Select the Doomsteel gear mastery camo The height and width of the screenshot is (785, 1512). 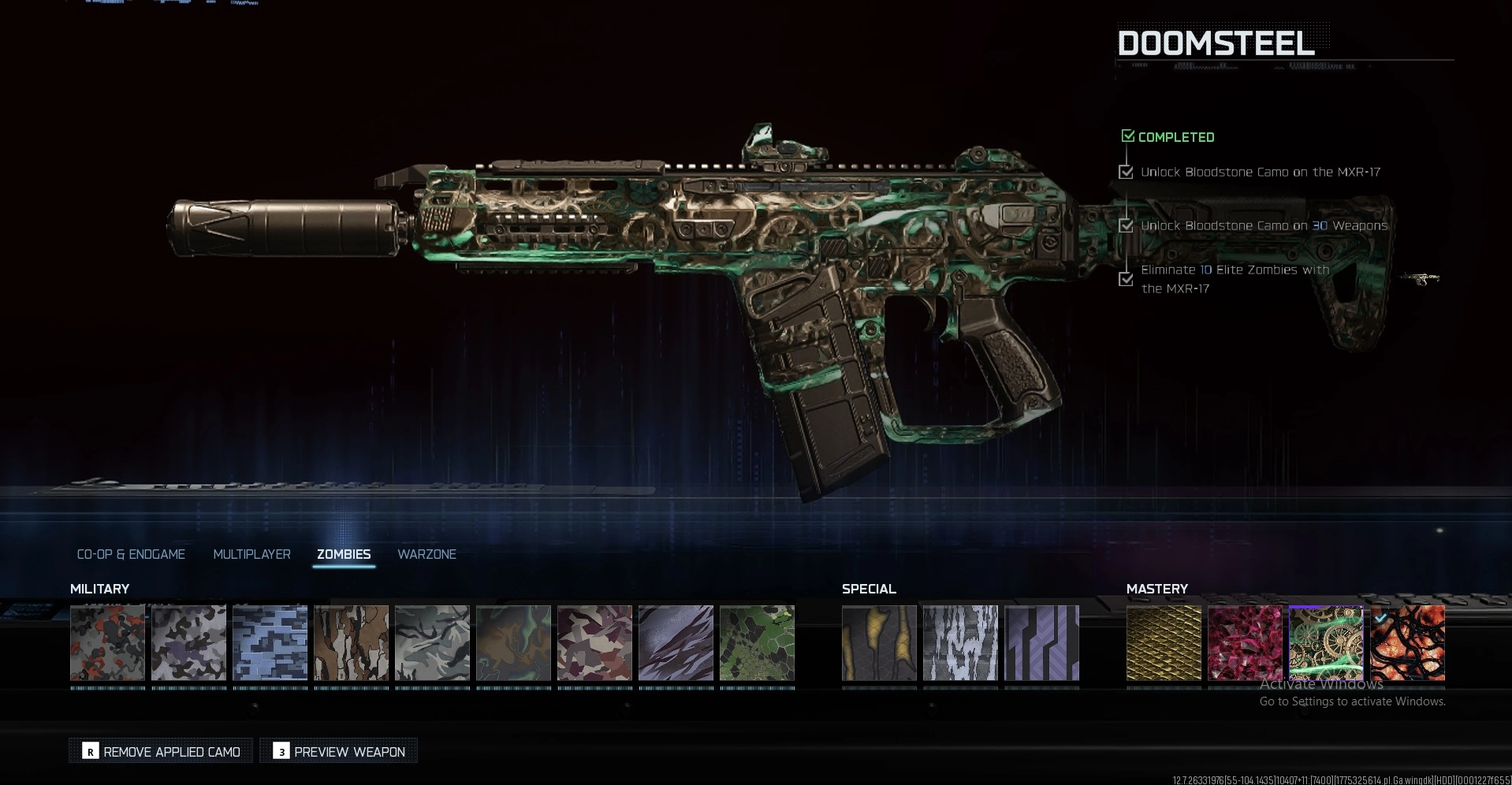(x=1326, y=642)
